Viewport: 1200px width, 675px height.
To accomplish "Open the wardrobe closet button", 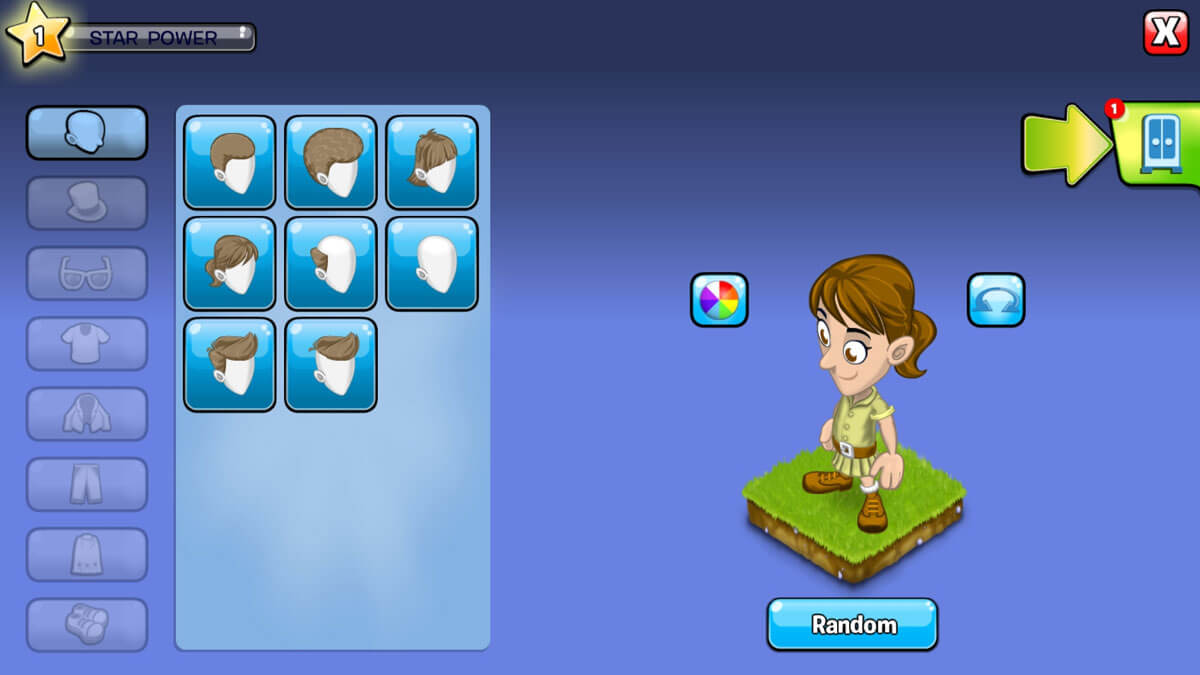I will tap(1160, 144).
